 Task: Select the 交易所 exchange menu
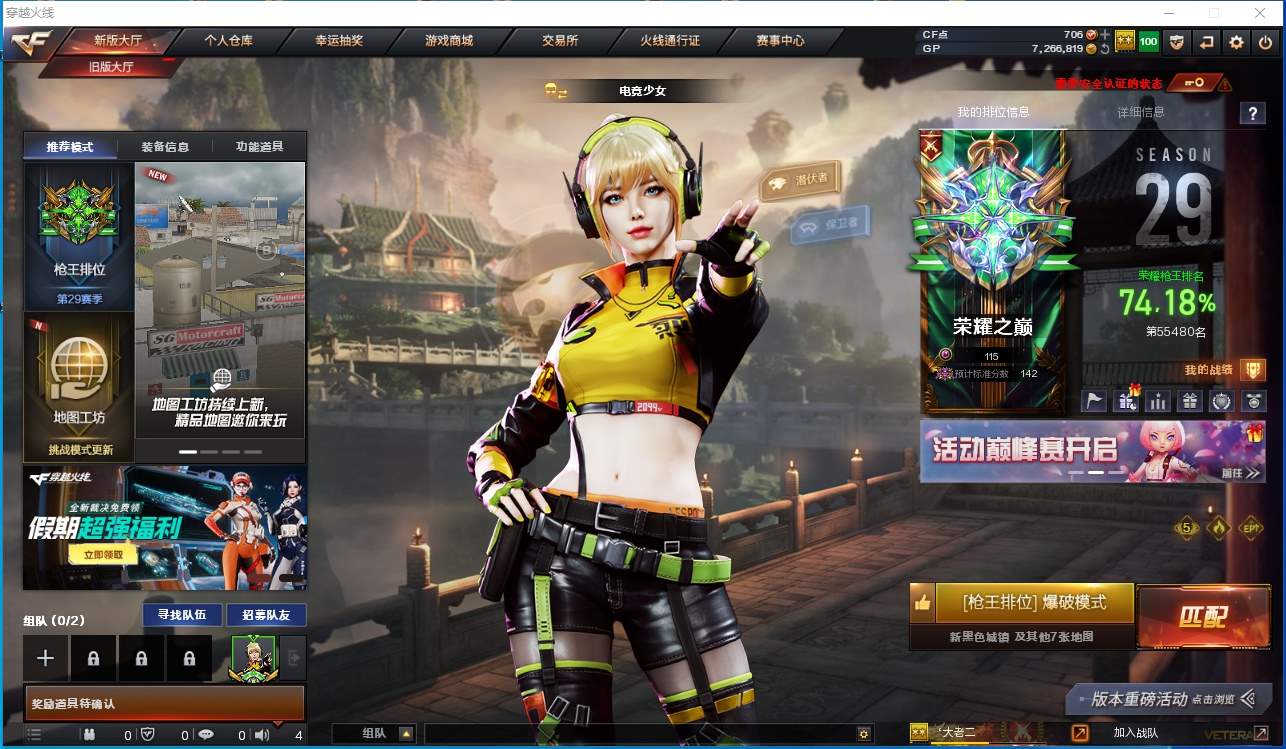click(560, 41)
